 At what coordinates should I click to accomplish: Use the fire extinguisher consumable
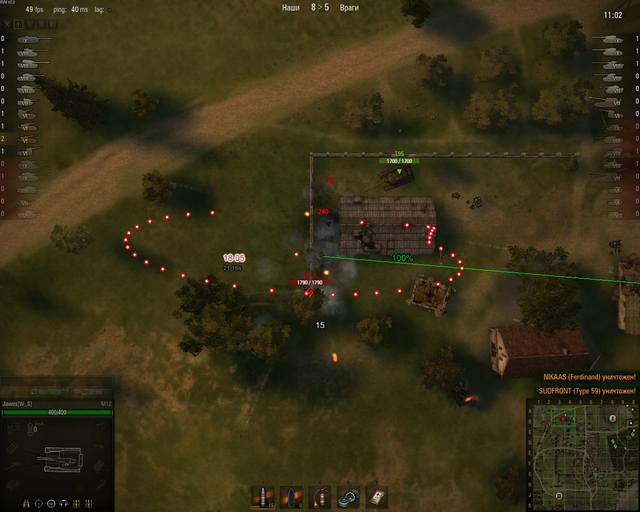click(320, 496)
